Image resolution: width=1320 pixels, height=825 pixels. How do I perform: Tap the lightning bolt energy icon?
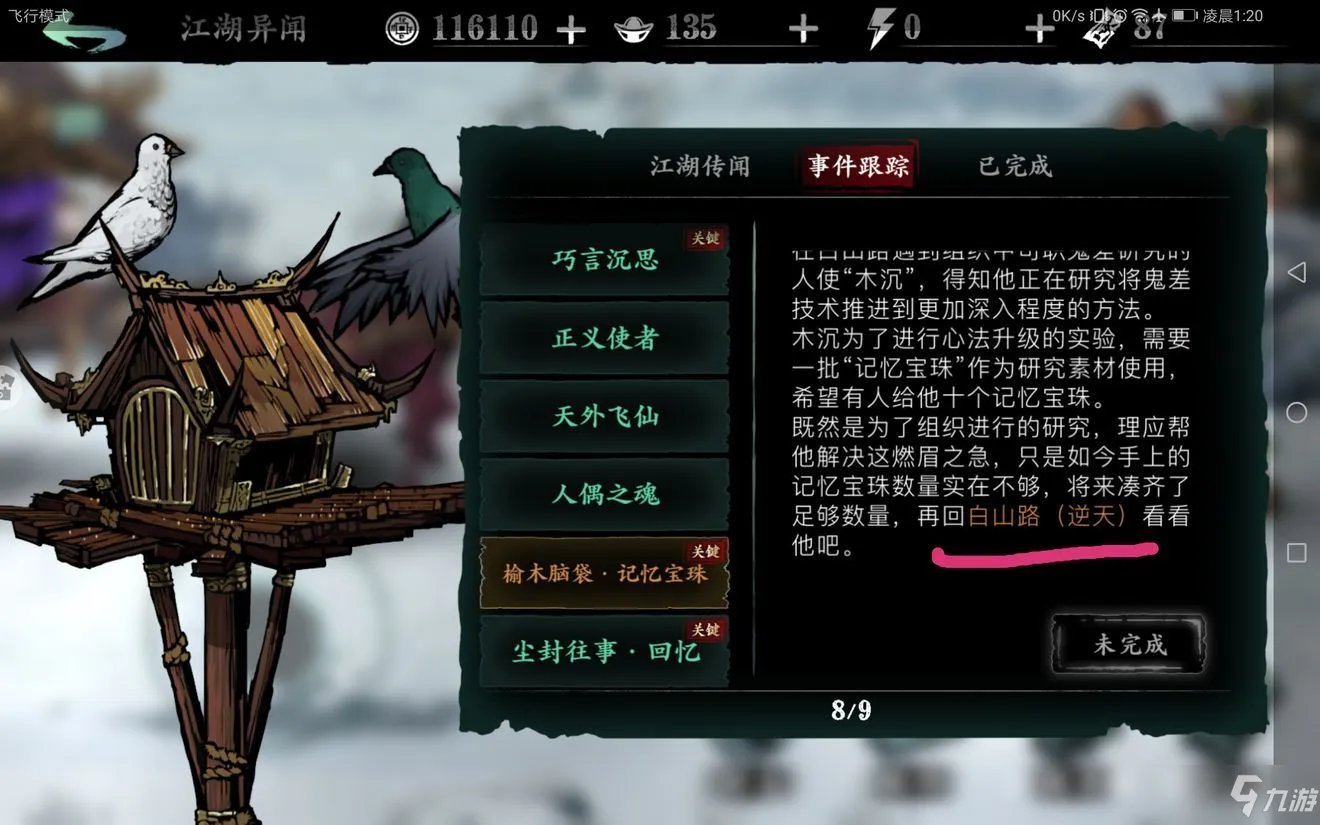click(x=880, y=28)
